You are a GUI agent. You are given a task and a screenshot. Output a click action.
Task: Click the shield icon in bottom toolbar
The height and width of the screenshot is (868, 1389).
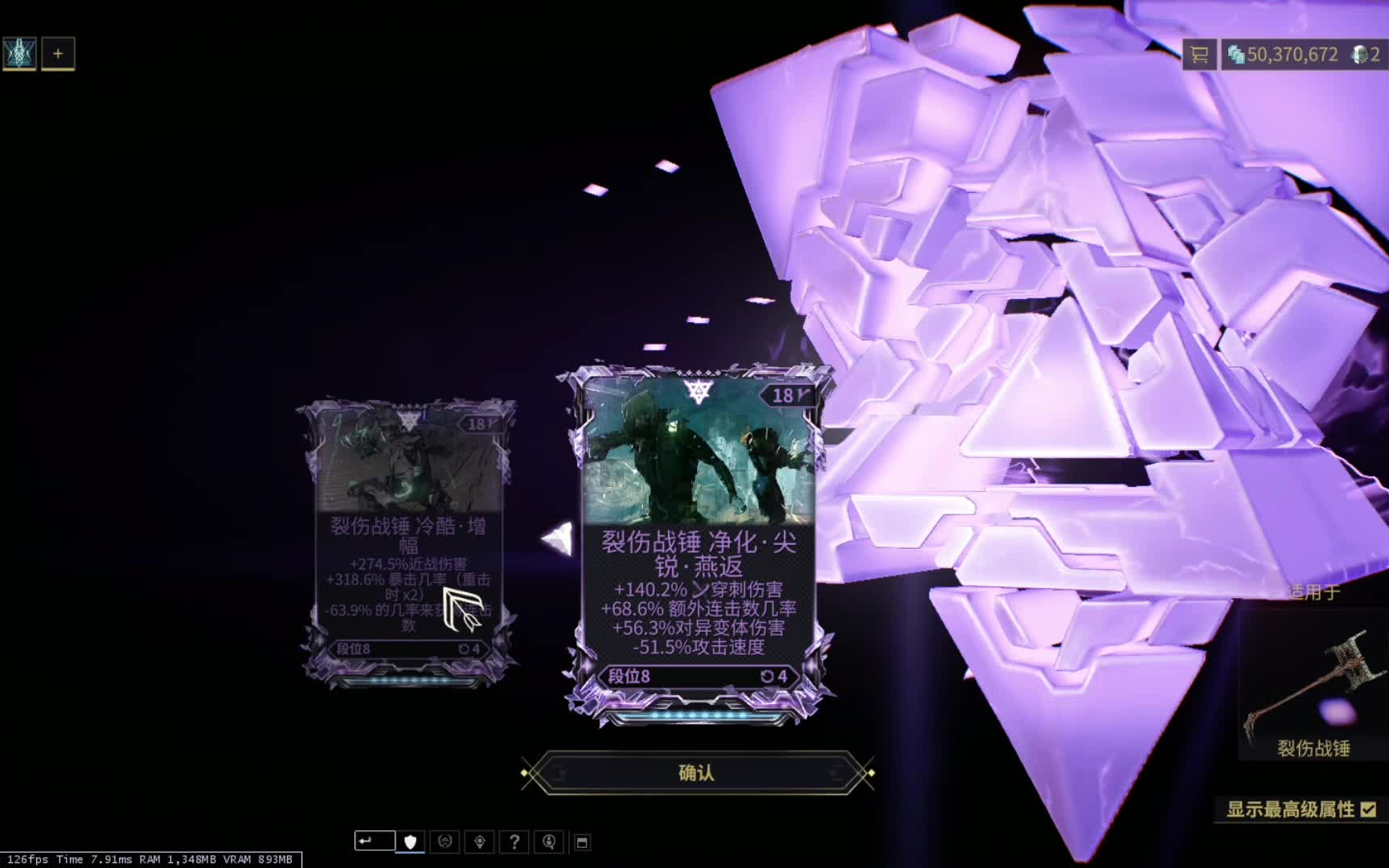[409, 841]
